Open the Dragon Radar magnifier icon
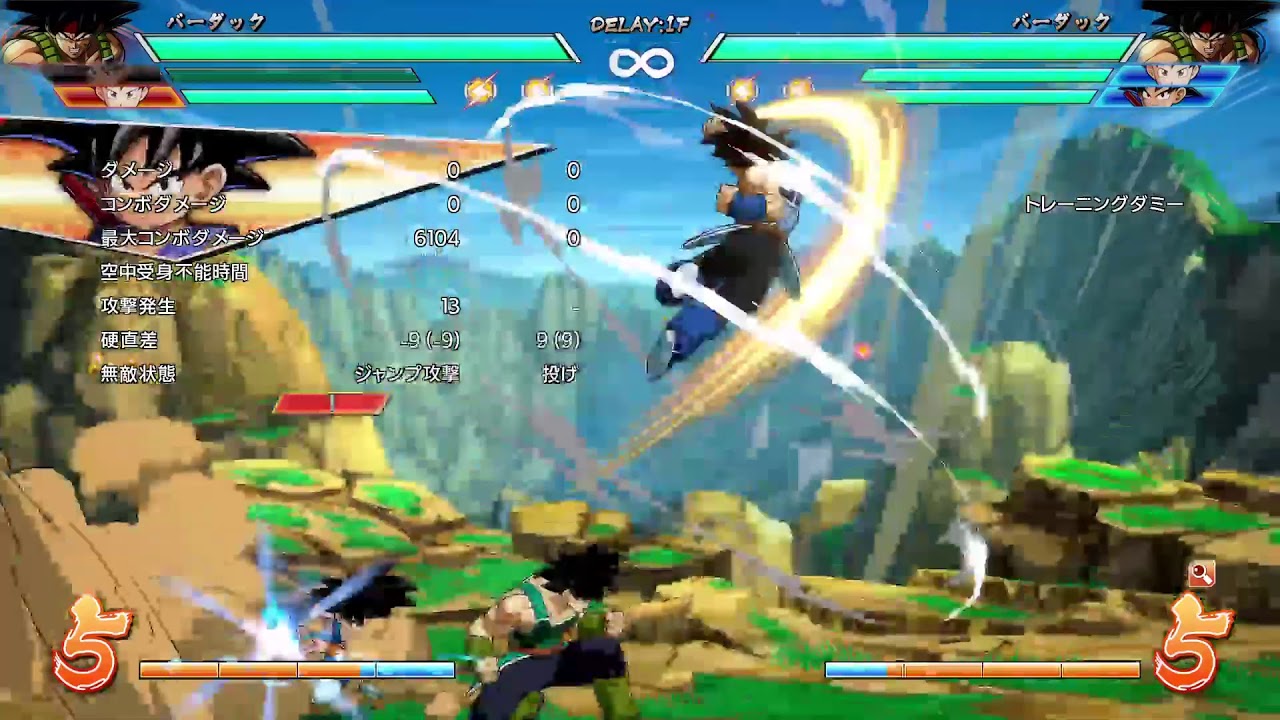The image size is (1280, 720). point(1200,575)
